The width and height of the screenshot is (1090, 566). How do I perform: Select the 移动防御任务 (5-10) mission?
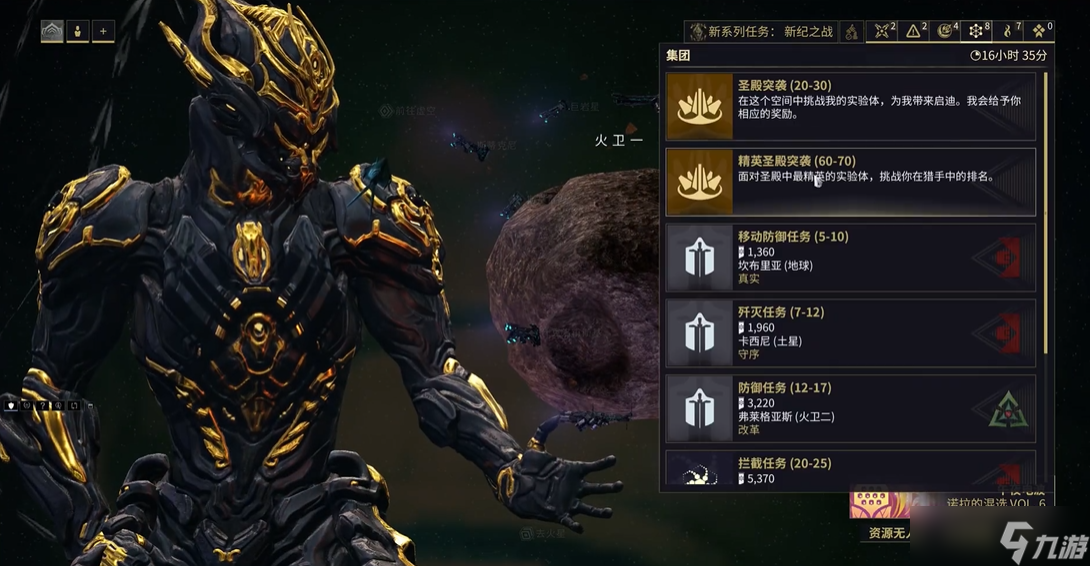coord(850,258)
